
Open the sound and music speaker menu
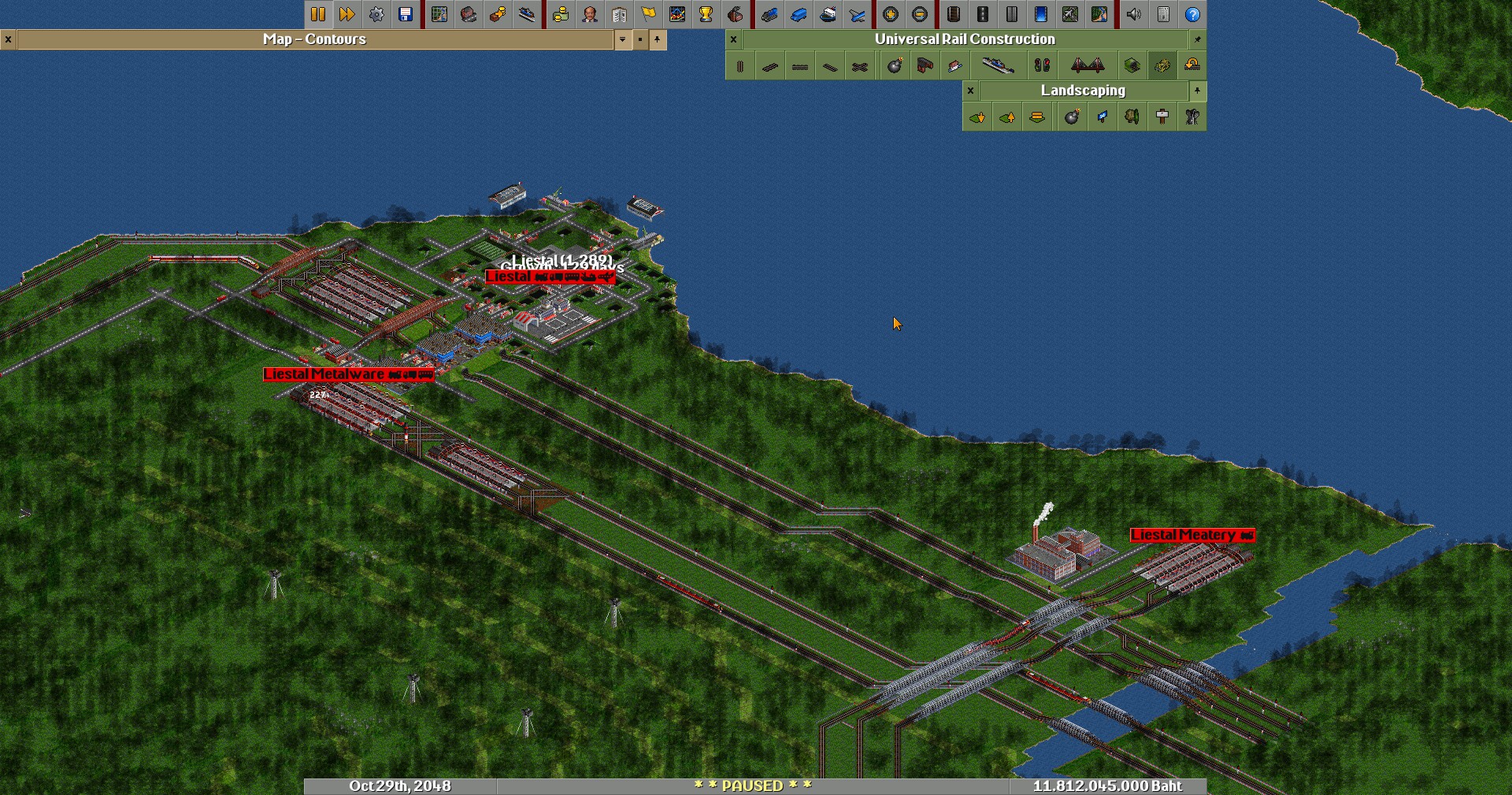pyautogui.click(x=1134, y=14)
